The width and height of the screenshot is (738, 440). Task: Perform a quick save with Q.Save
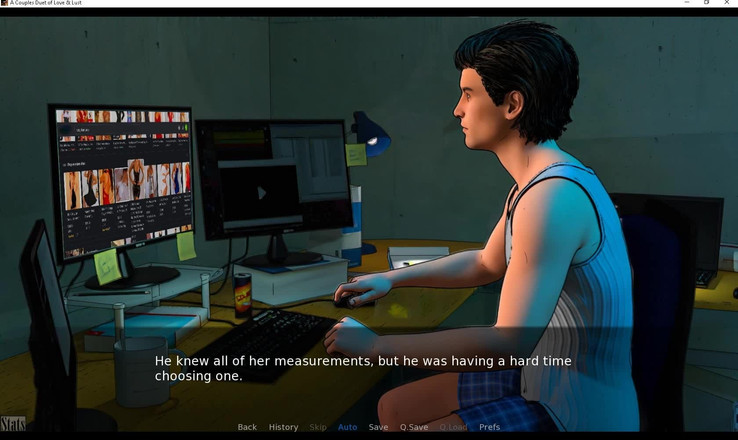click(x=414, y=427)
